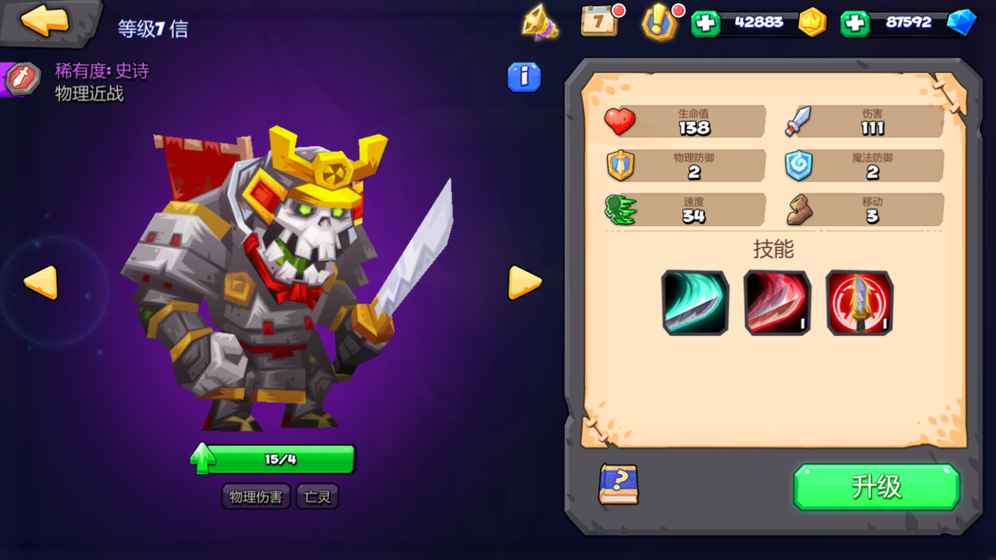Select the red dagger skill icon

point(859,302)
